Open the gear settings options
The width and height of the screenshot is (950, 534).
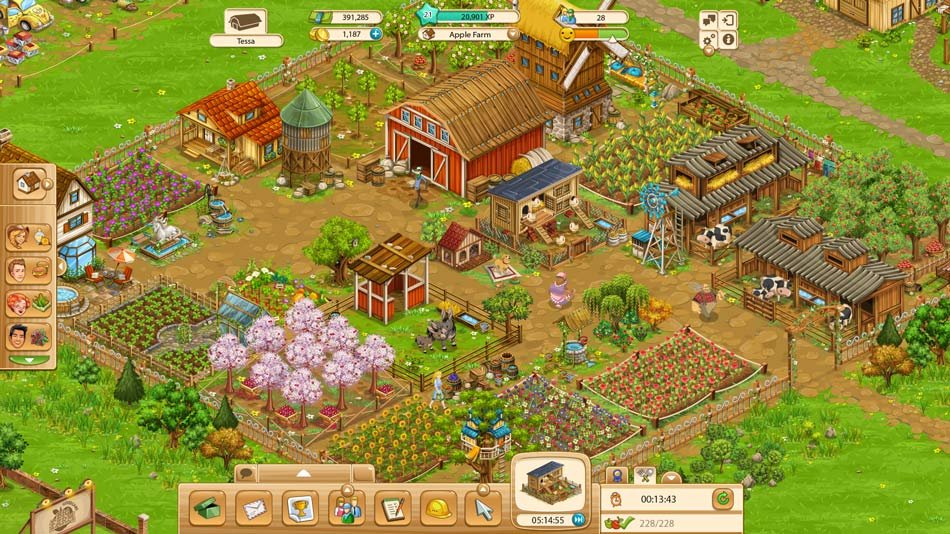pyautogui.click(x=709, y=40)
